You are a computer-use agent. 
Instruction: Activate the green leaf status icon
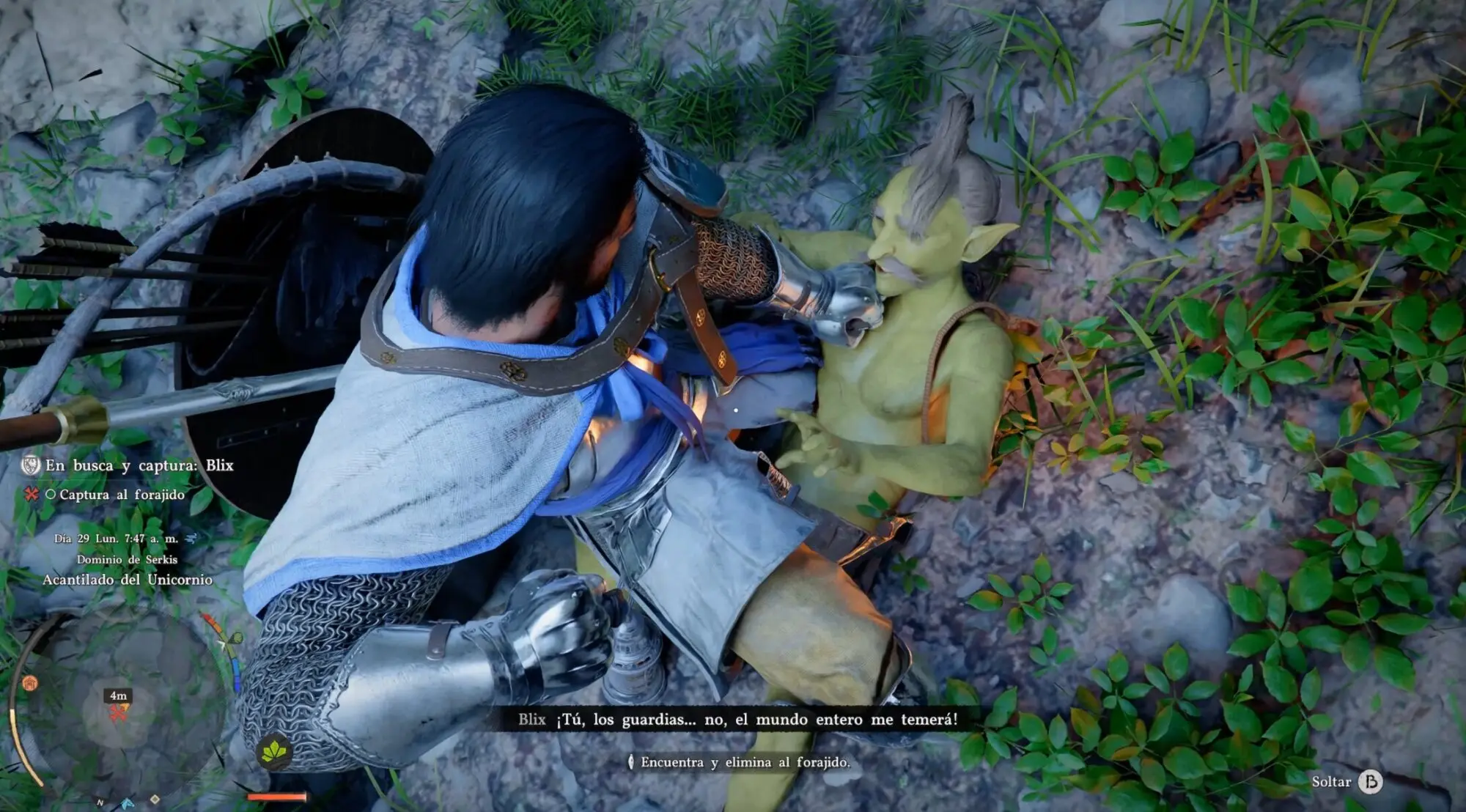(x=274, y=750)
